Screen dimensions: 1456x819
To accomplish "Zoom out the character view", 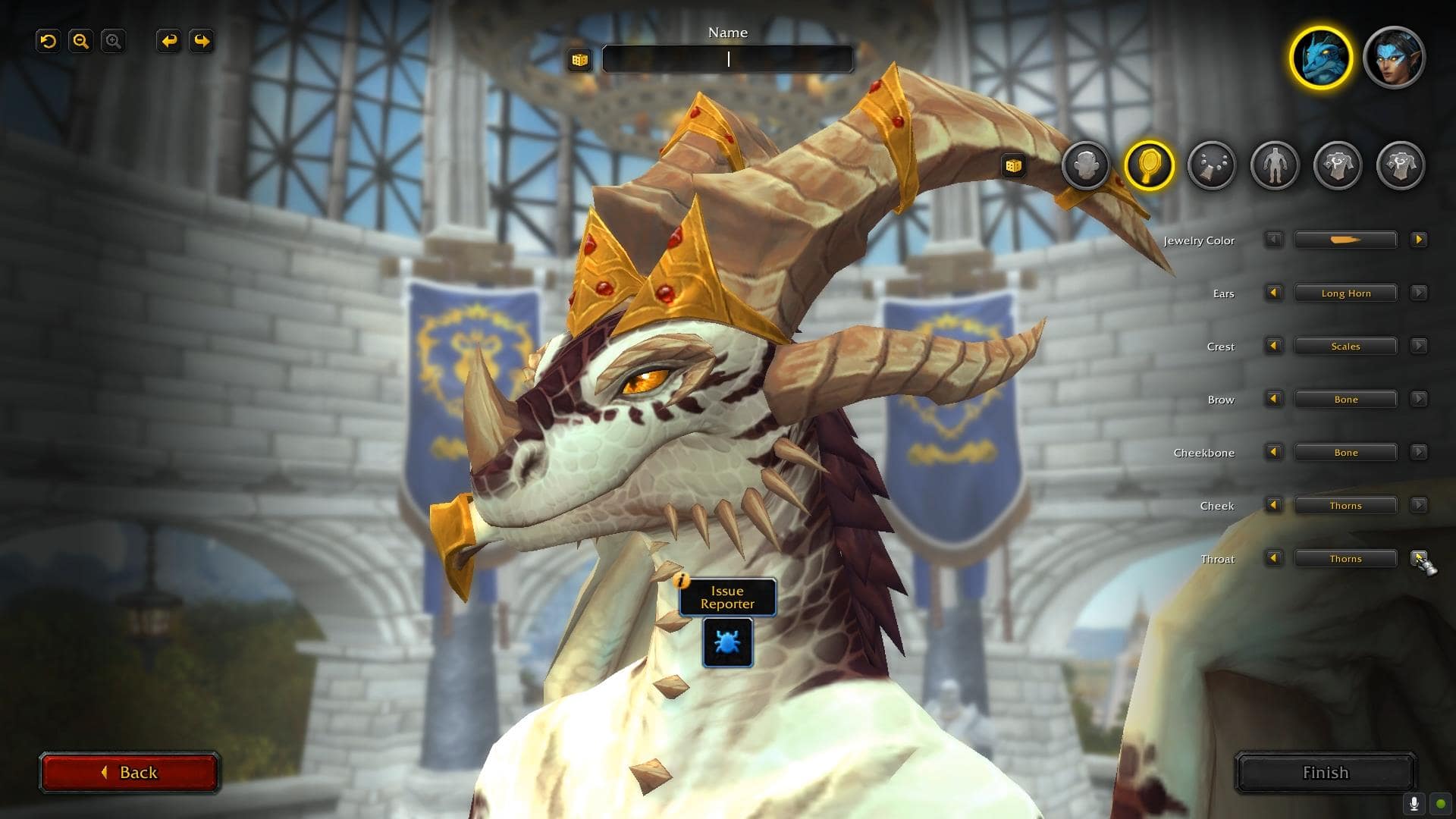I will (x=80, y=41).
